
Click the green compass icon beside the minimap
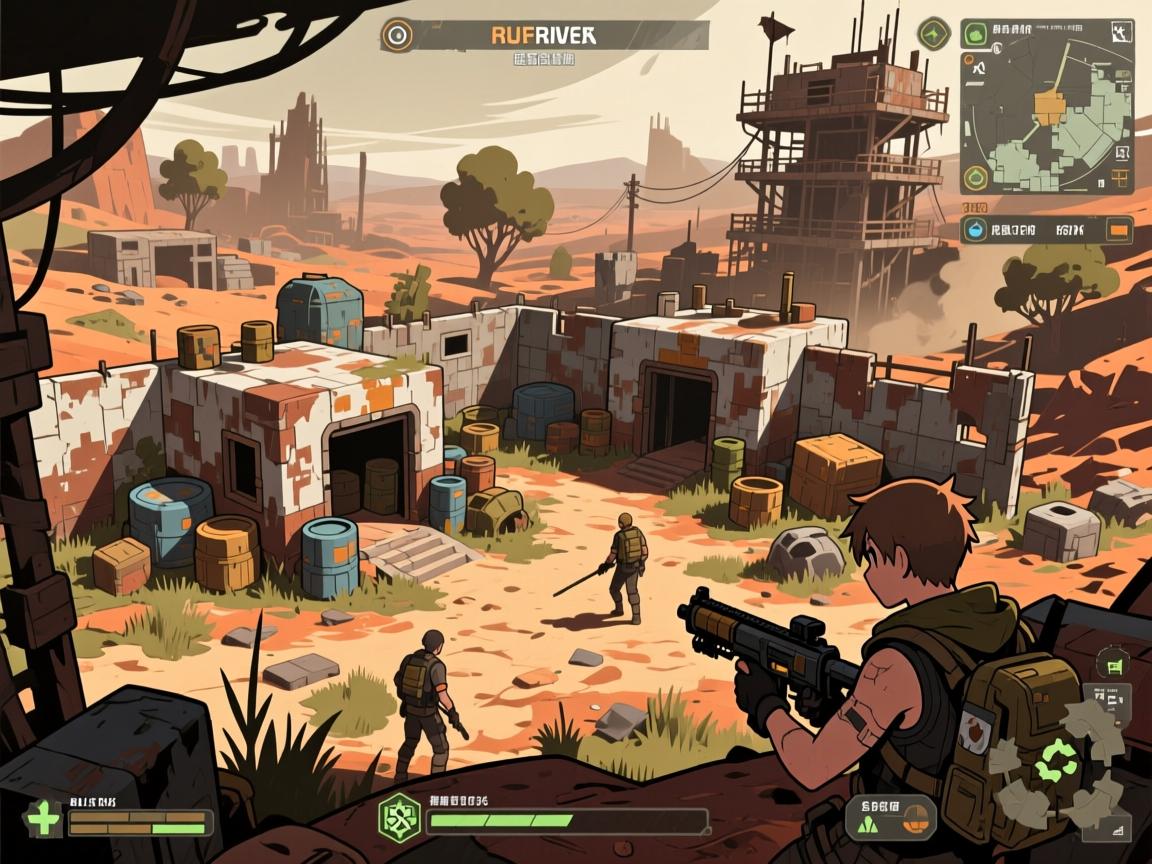[x=933, y=35]
